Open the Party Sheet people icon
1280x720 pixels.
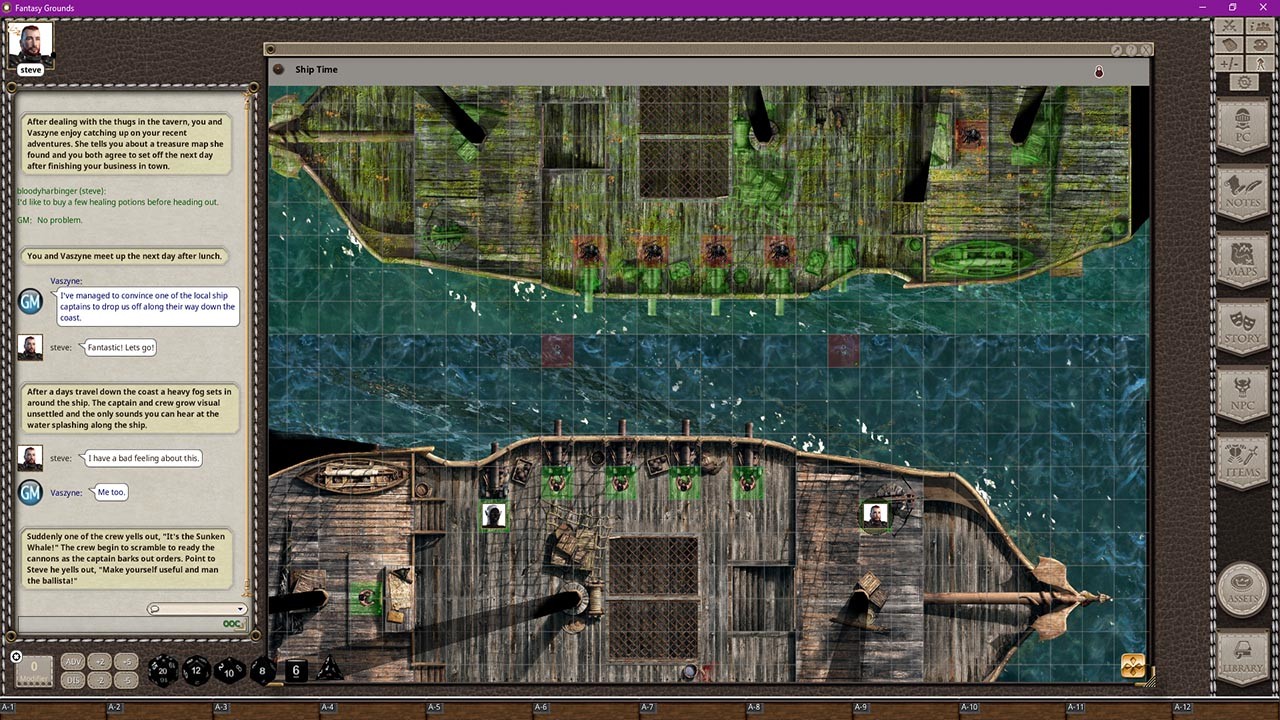pyautogui.click(x=1260, y=26)
